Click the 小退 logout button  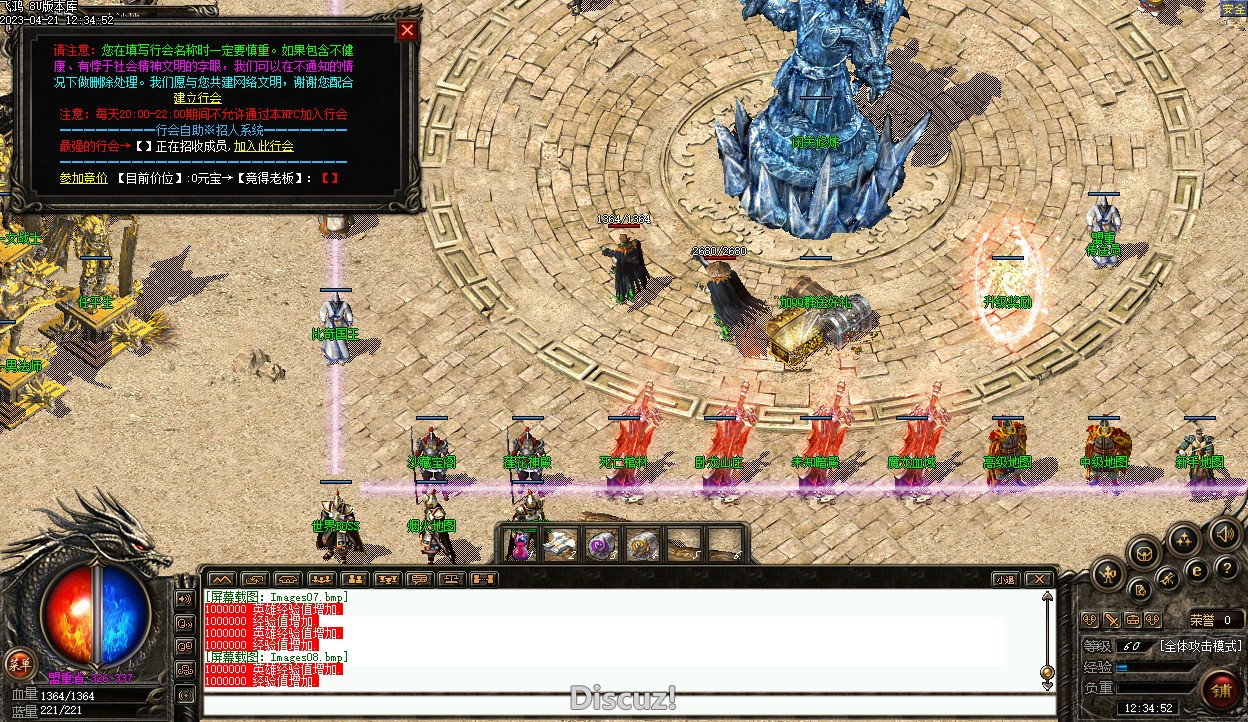pos(1006,579)
